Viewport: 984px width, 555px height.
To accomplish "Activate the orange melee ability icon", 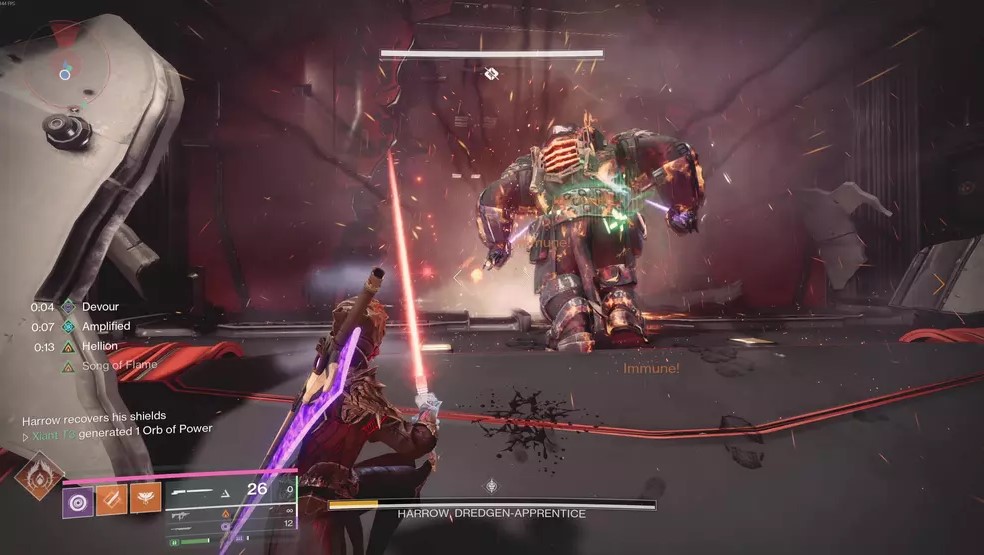I will pos(112,502).
